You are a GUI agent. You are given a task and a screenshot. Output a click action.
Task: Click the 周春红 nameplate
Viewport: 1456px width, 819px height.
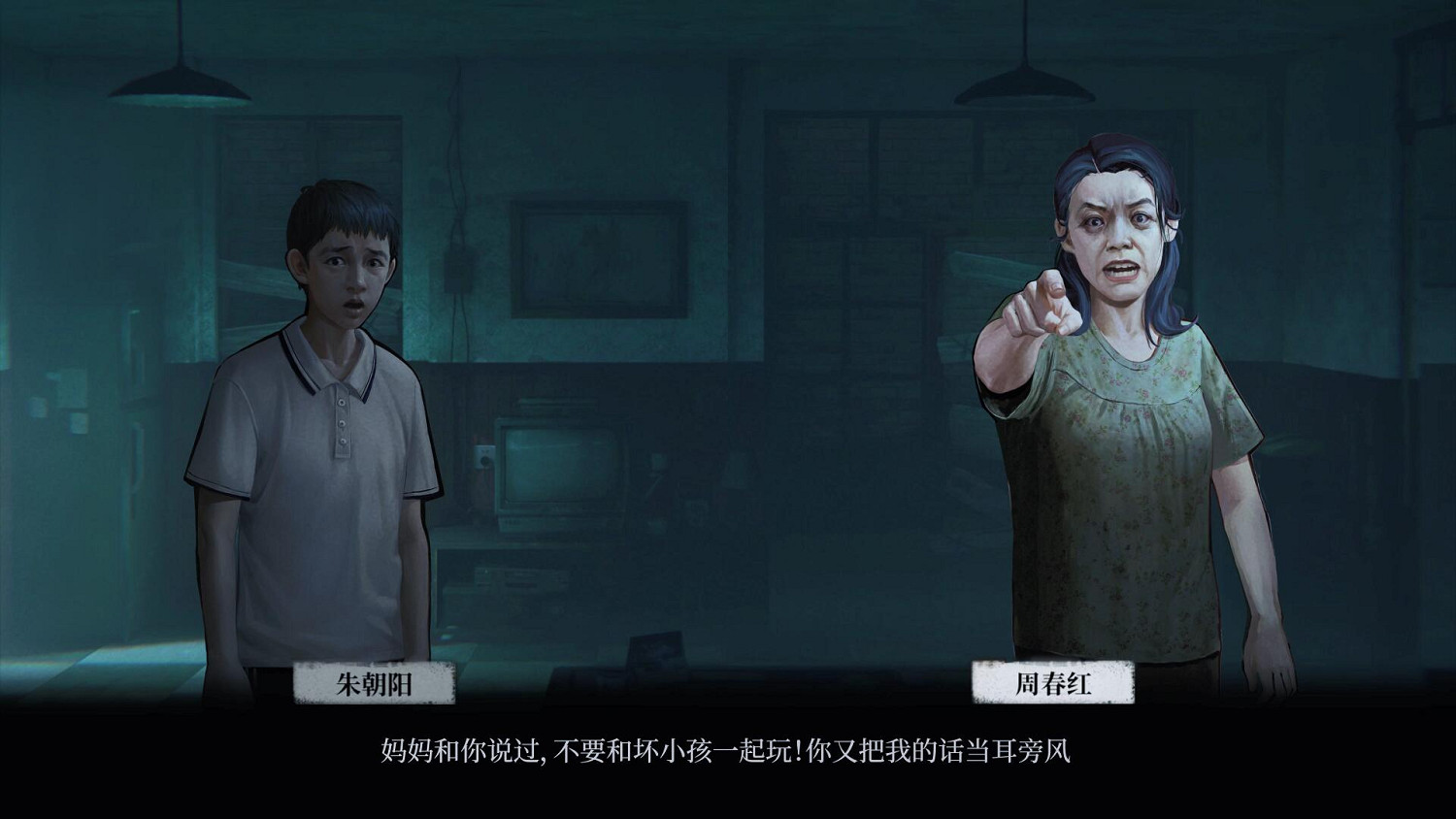coord(1053,685)
